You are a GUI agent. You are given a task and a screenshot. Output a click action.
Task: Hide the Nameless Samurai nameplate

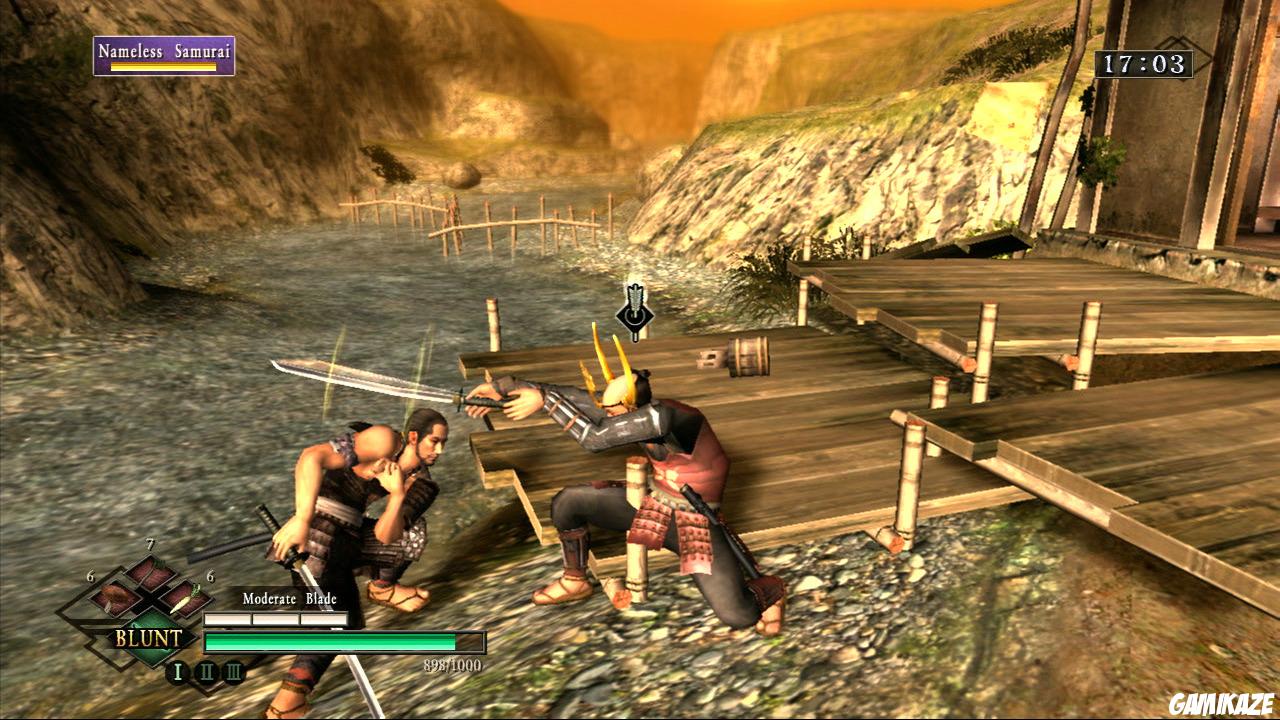coord(165,48)
